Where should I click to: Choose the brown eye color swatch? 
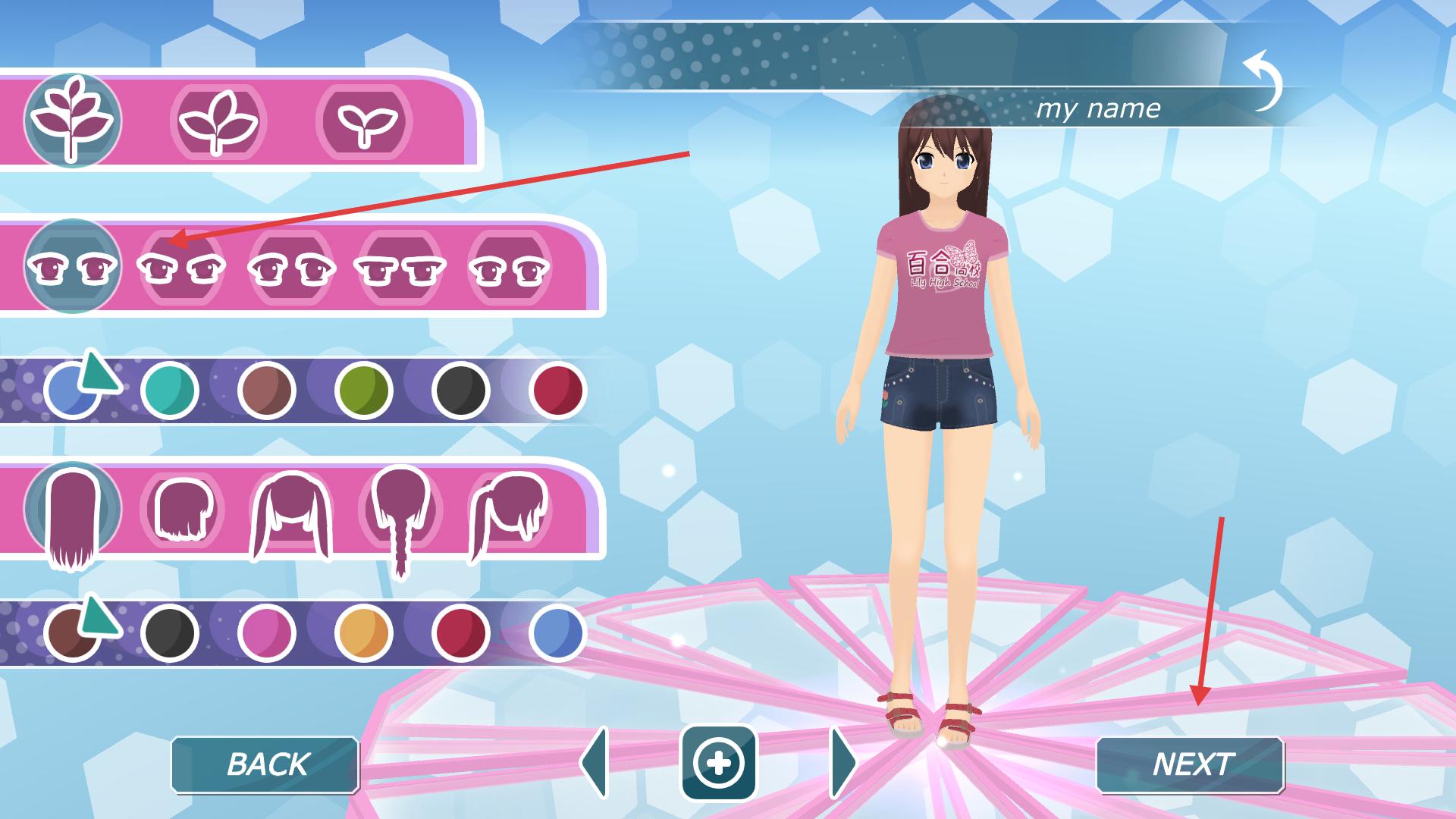266,391
